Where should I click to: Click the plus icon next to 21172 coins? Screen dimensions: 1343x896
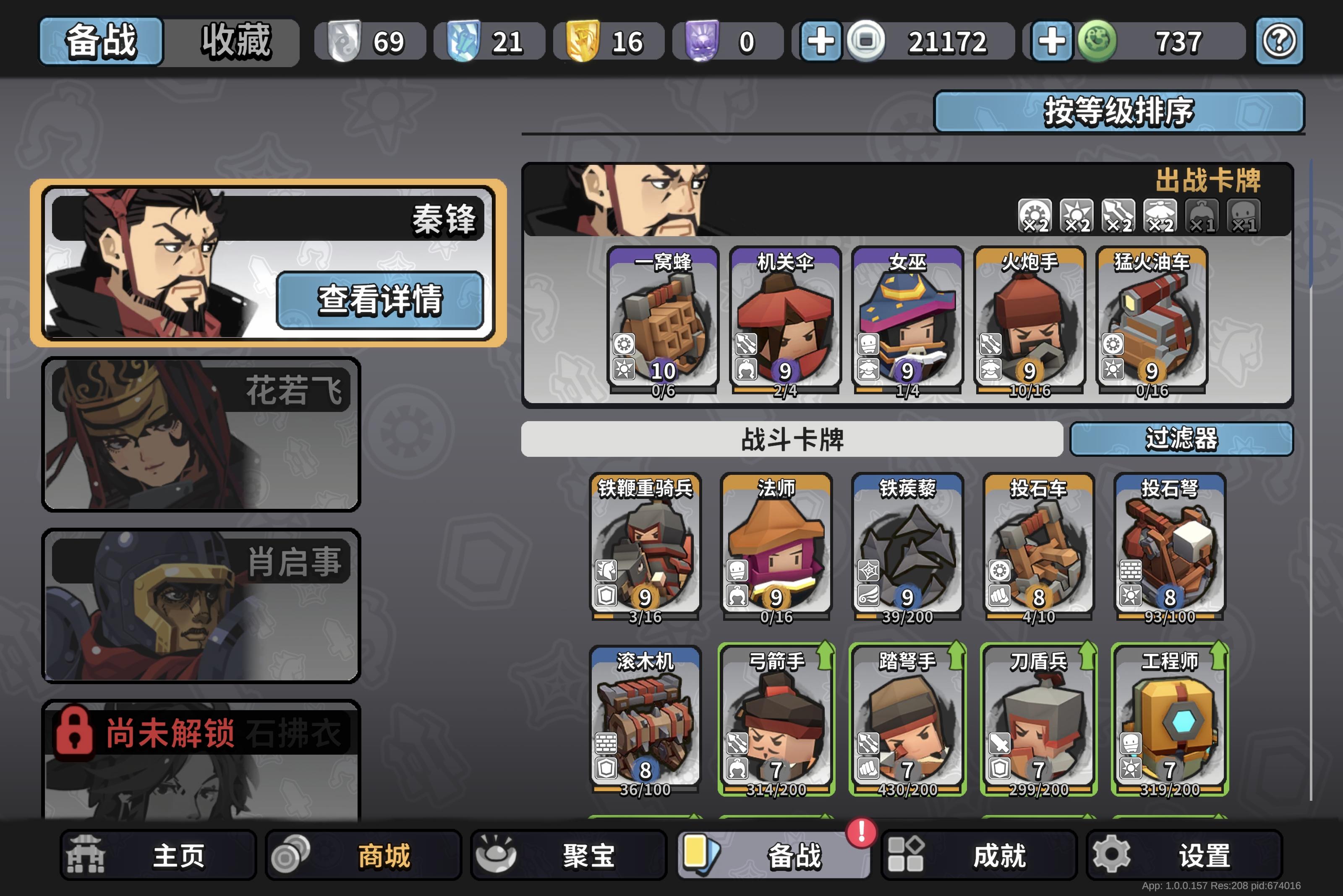click(x=822, y=41)
